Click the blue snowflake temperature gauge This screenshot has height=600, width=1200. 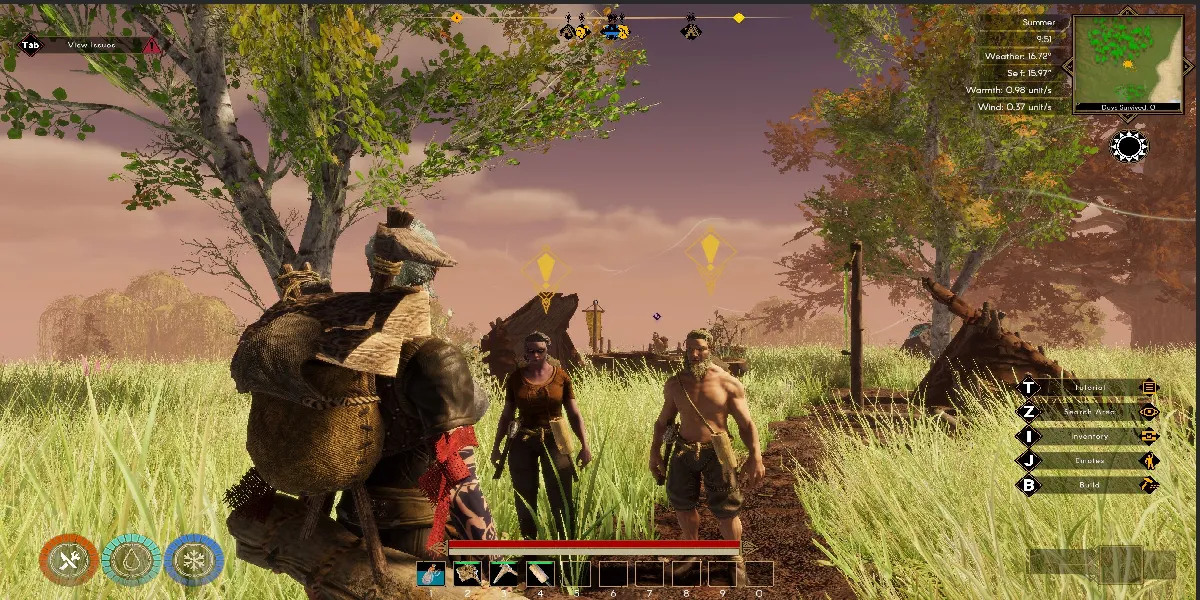[193, 560]
